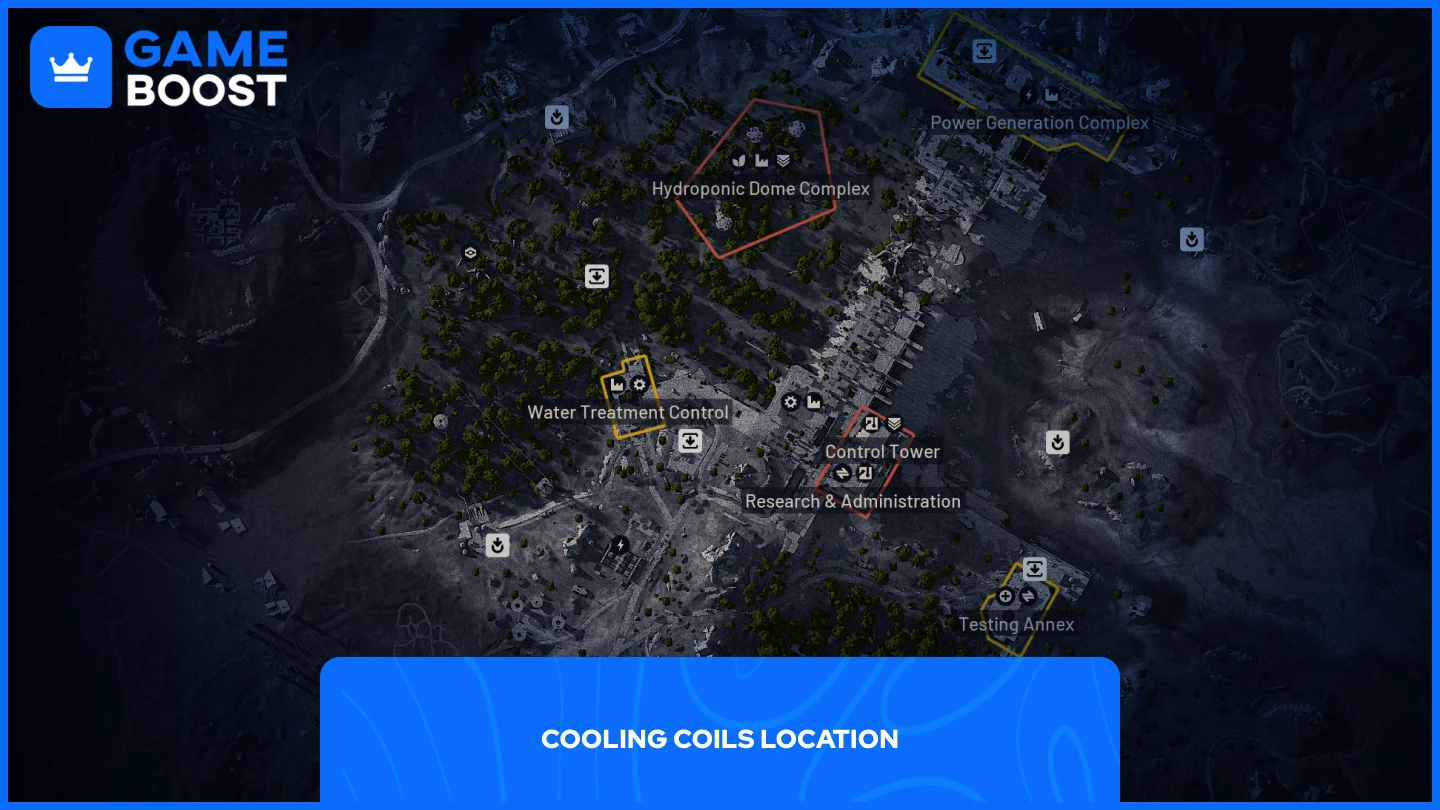Open the extraction icon near Power Generation Complex
The height and width of the screenshot is (810, 1440).
(x=984, y=51)
